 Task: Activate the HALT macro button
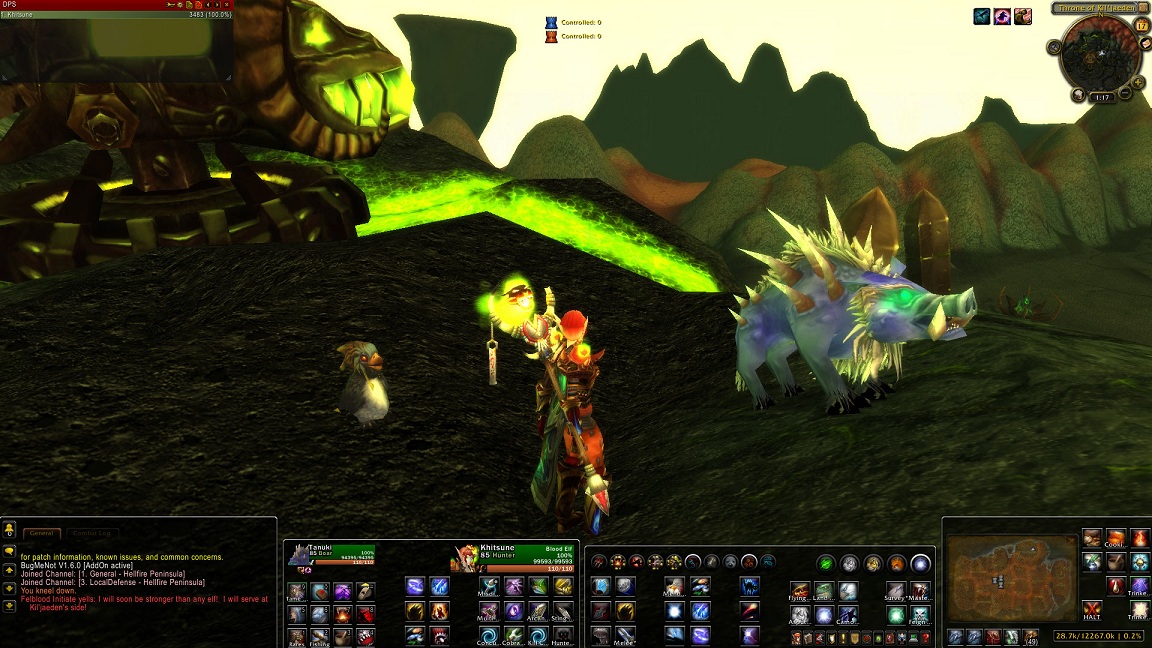coord(1092,611)
